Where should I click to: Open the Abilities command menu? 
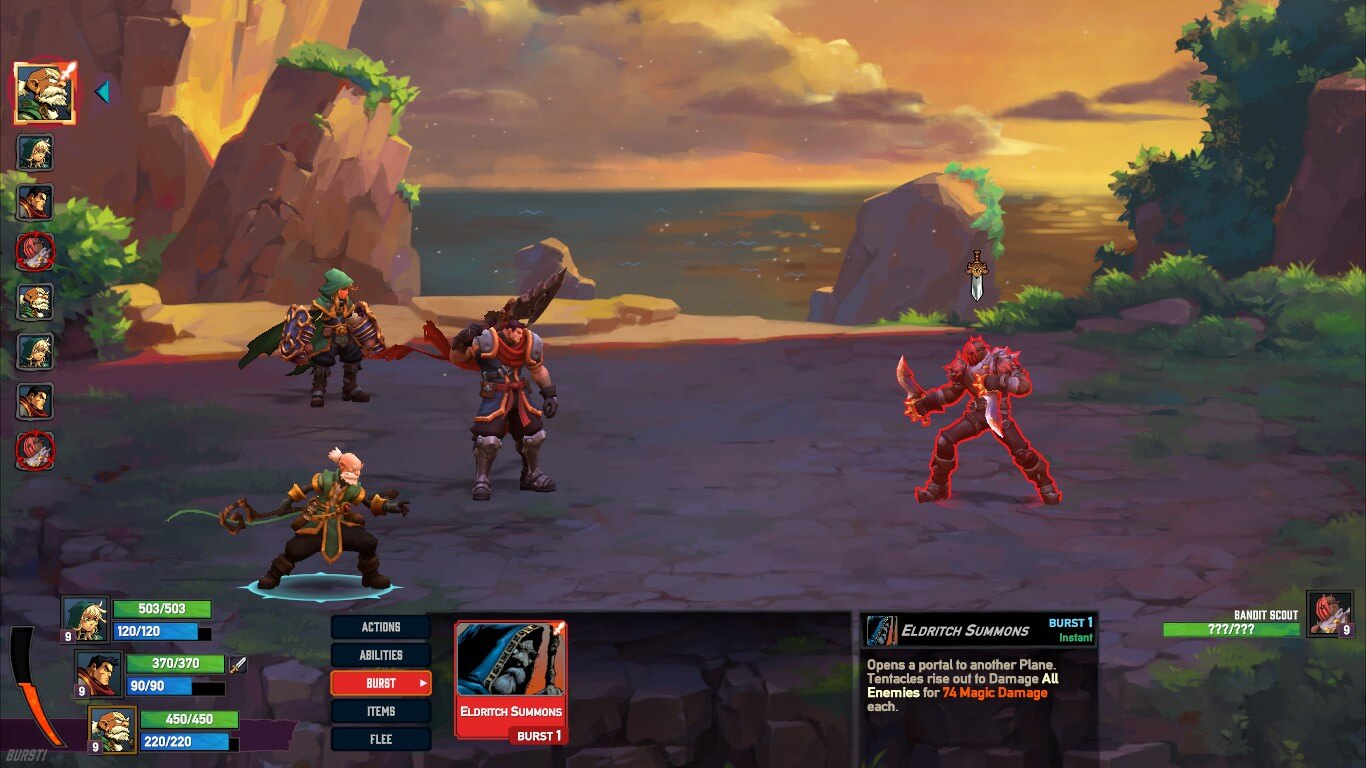coord(381,655)
